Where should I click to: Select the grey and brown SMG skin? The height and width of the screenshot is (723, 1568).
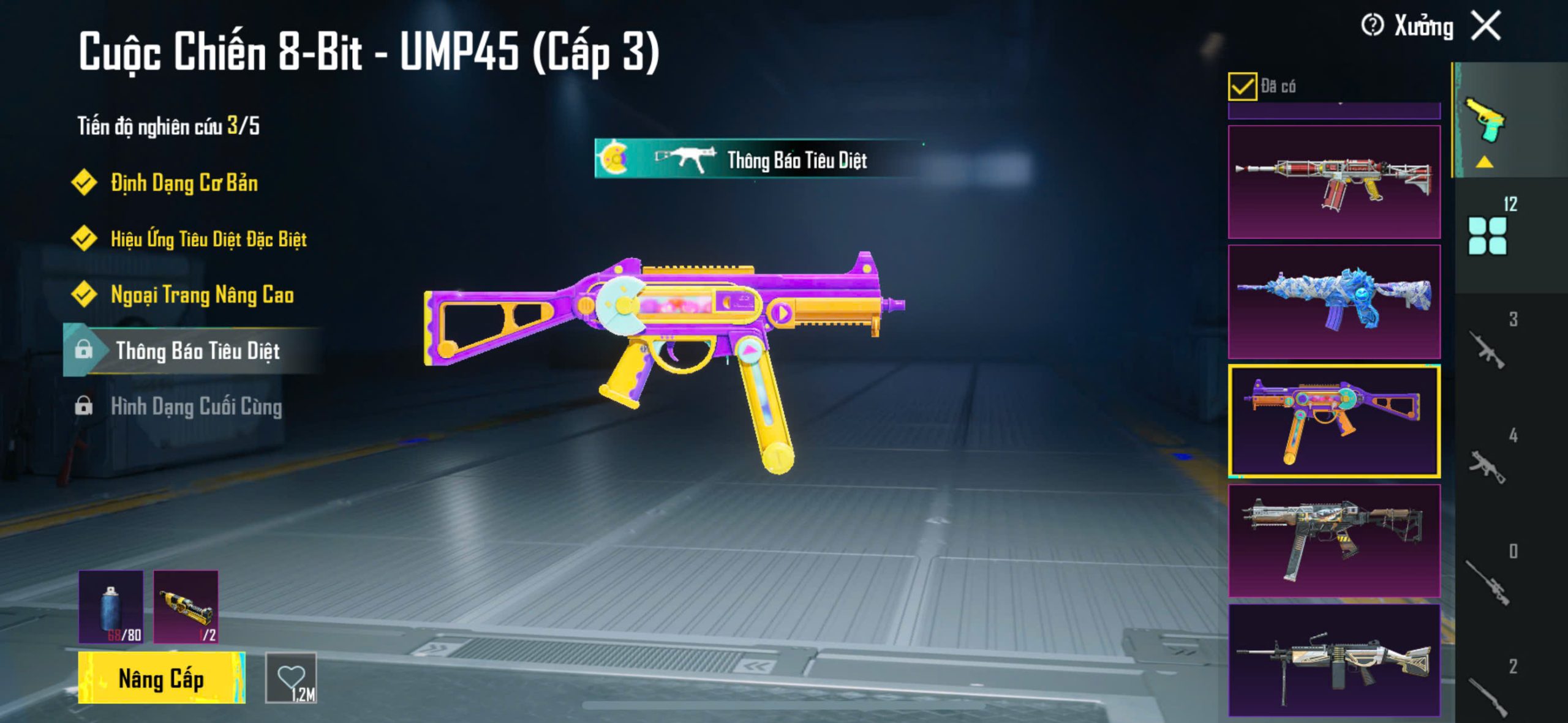tap(1334, 541)
